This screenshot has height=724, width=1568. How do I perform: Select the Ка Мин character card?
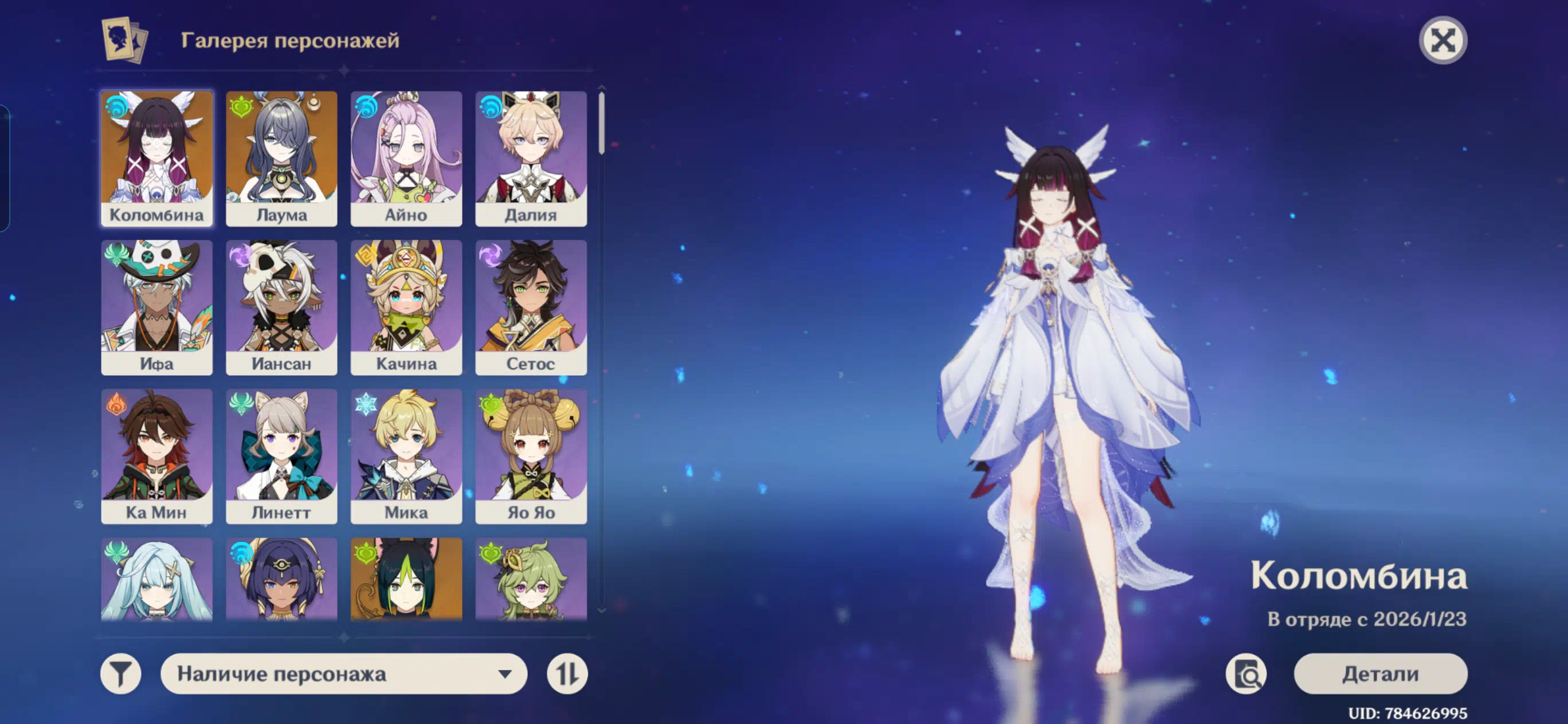click(x=157, y=456)
